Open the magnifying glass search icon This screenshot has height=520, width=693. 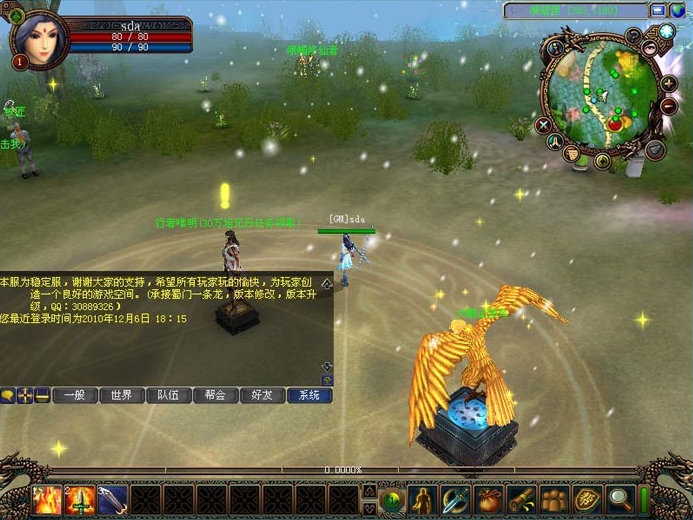(620, 498)
